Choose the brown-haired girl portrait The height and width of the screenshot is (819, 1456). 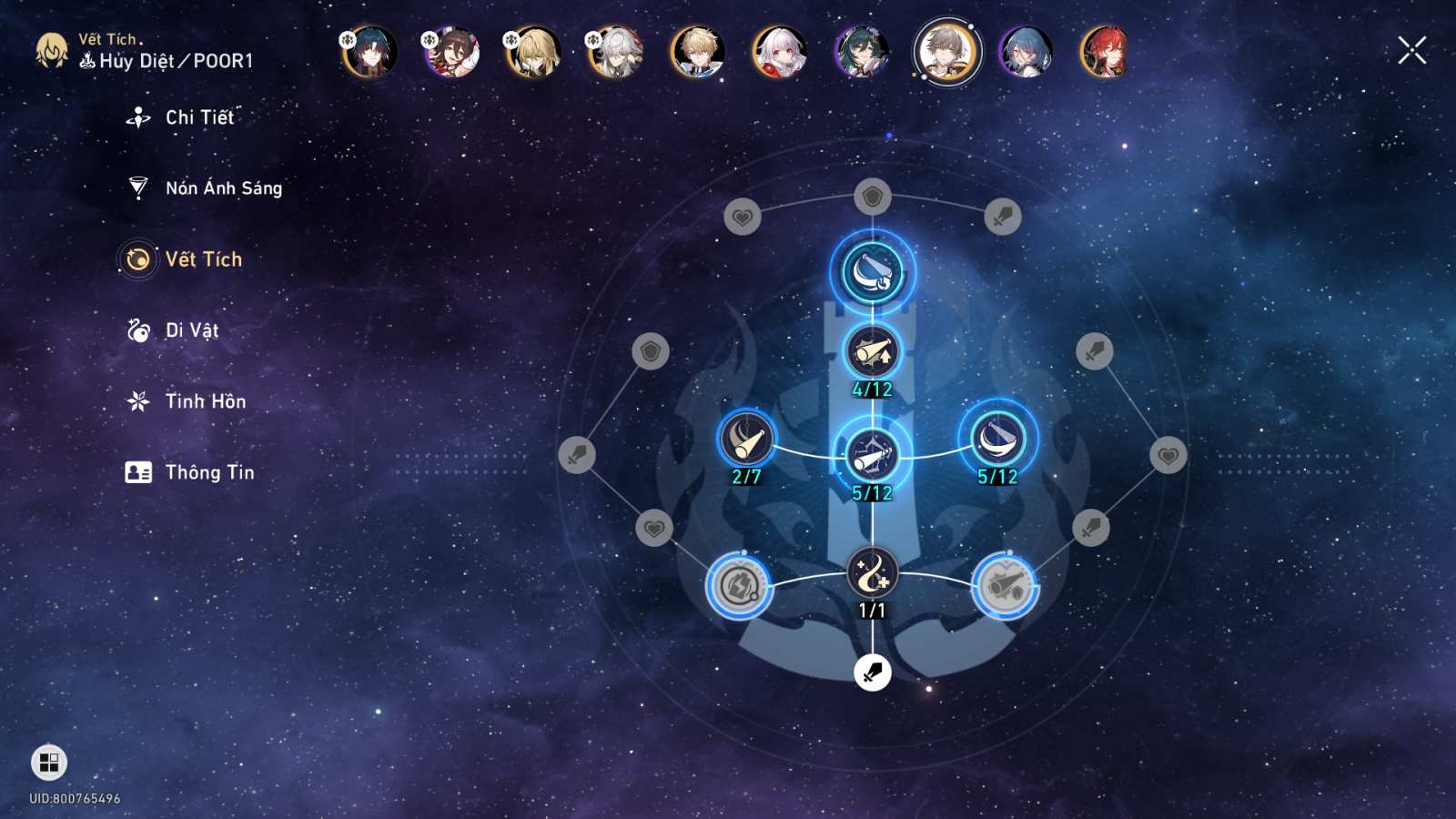pos(451,52)
